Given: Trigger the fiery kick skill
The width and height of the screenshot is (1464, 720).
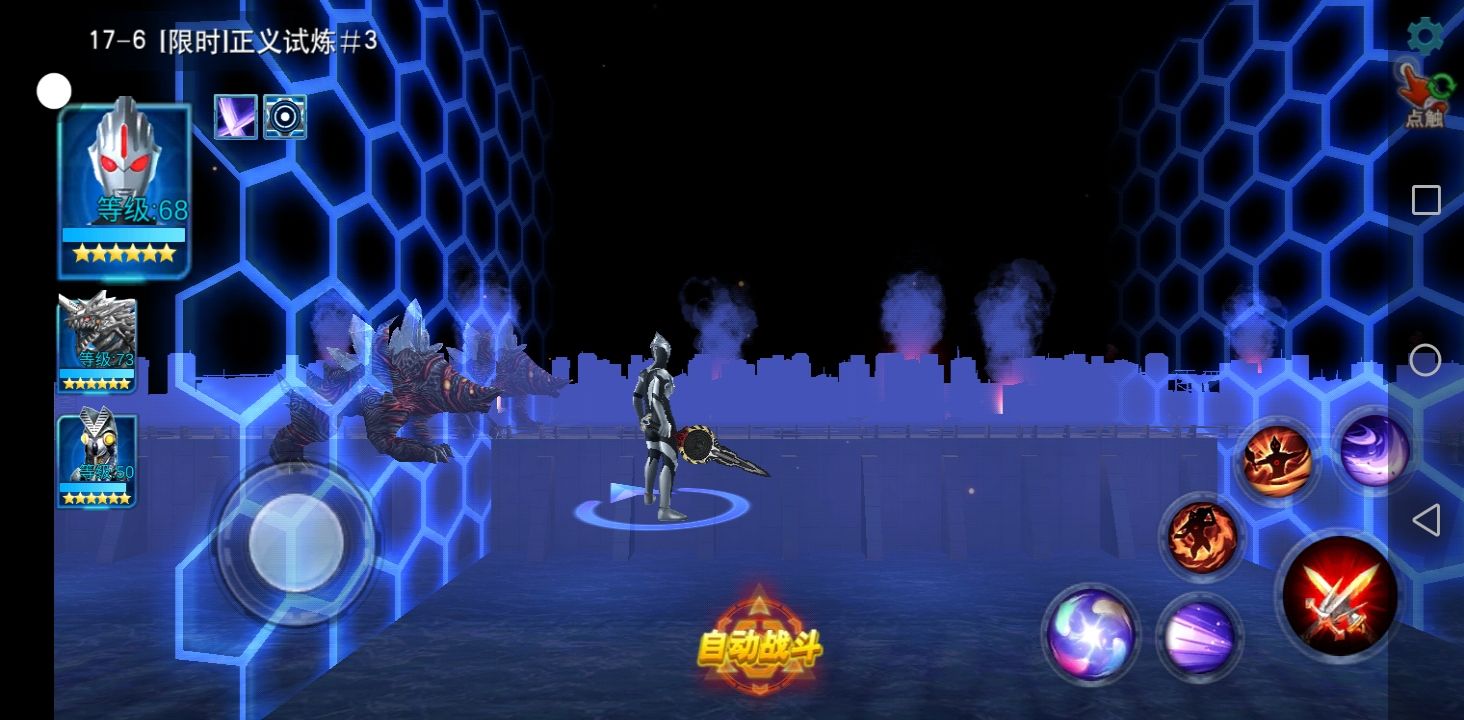Looking at the screenshot, I should click(x=1202, y=537).
